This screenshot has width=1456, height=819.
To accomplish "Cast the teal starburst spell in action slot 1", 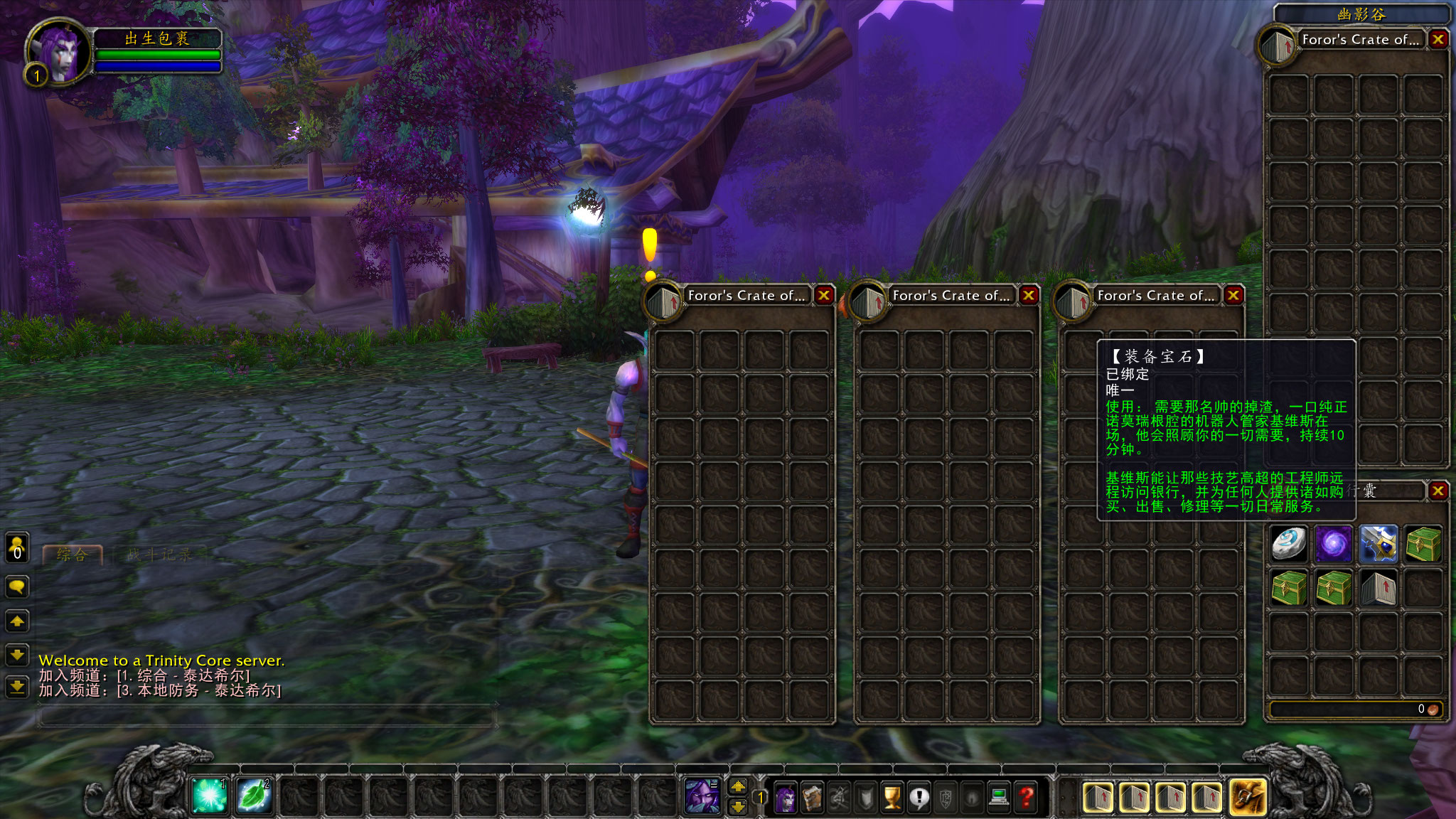I will 210,796.
